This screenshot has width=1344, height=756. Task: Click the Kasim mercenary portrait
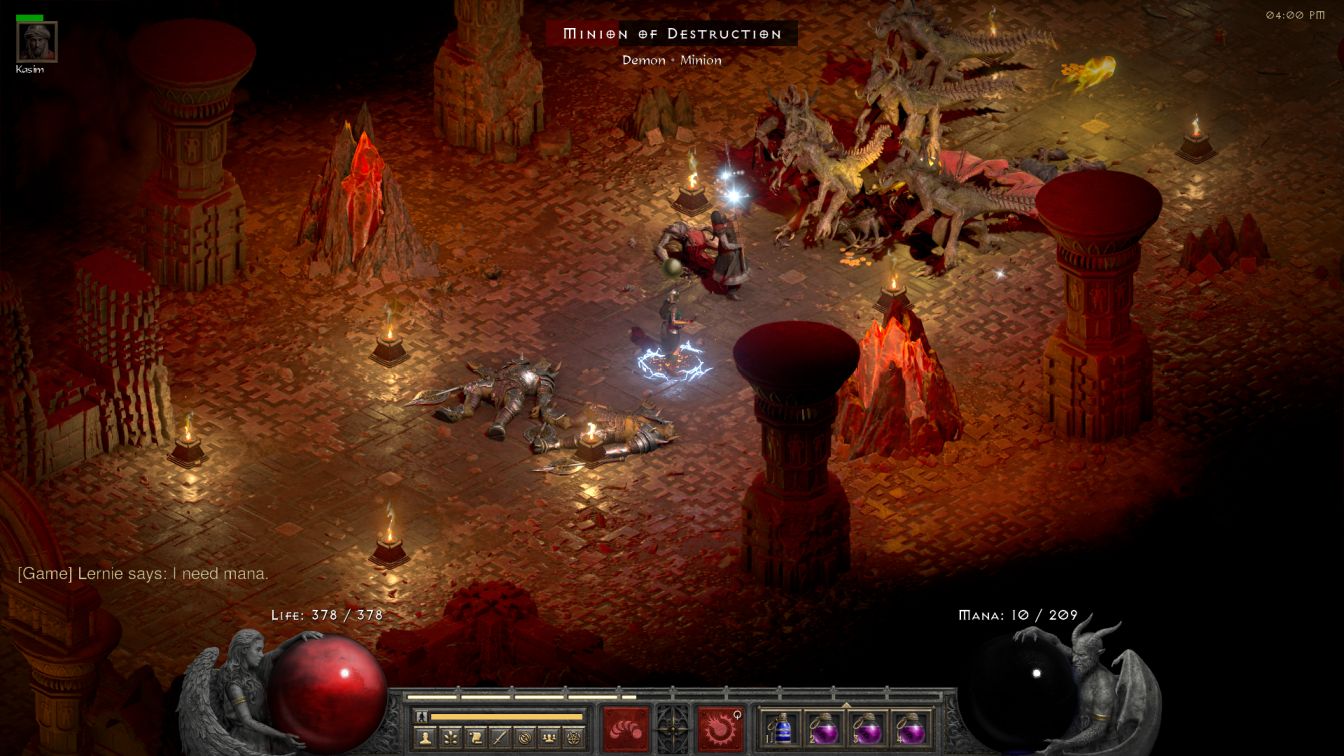pos(37,41)
